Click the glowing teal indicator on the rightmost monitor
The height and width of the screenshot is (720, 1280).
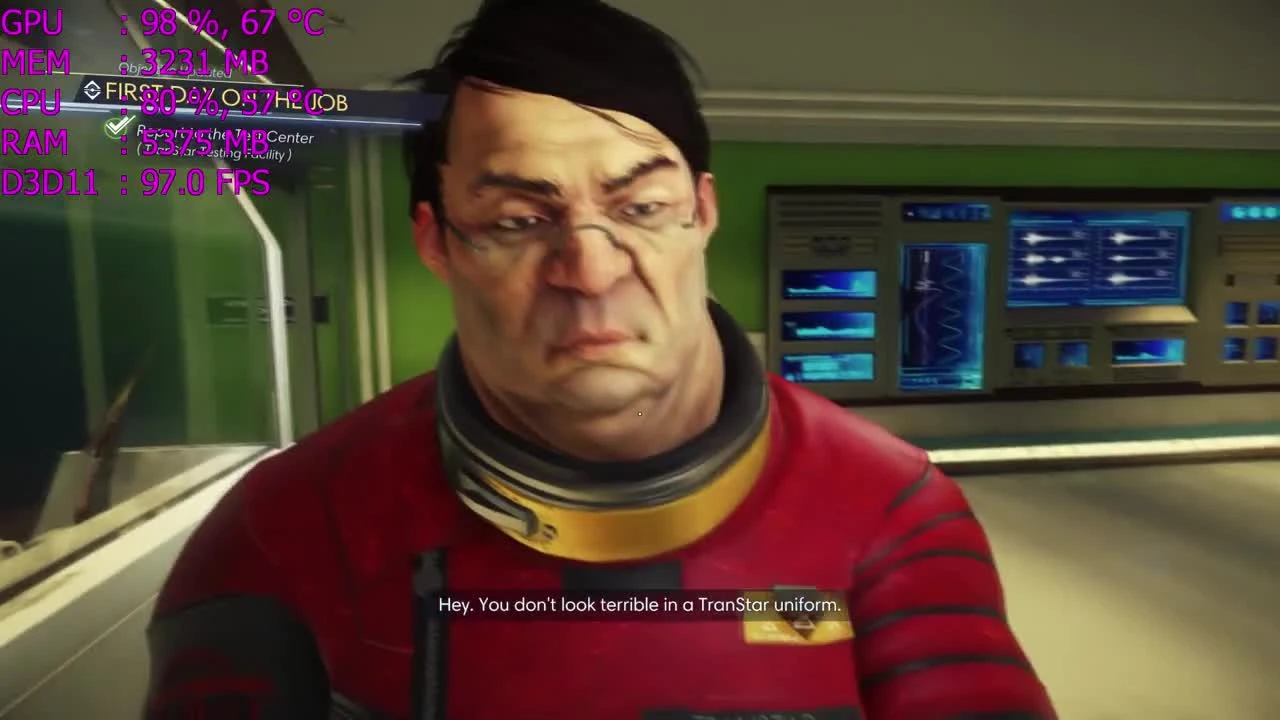point(1250,212)
